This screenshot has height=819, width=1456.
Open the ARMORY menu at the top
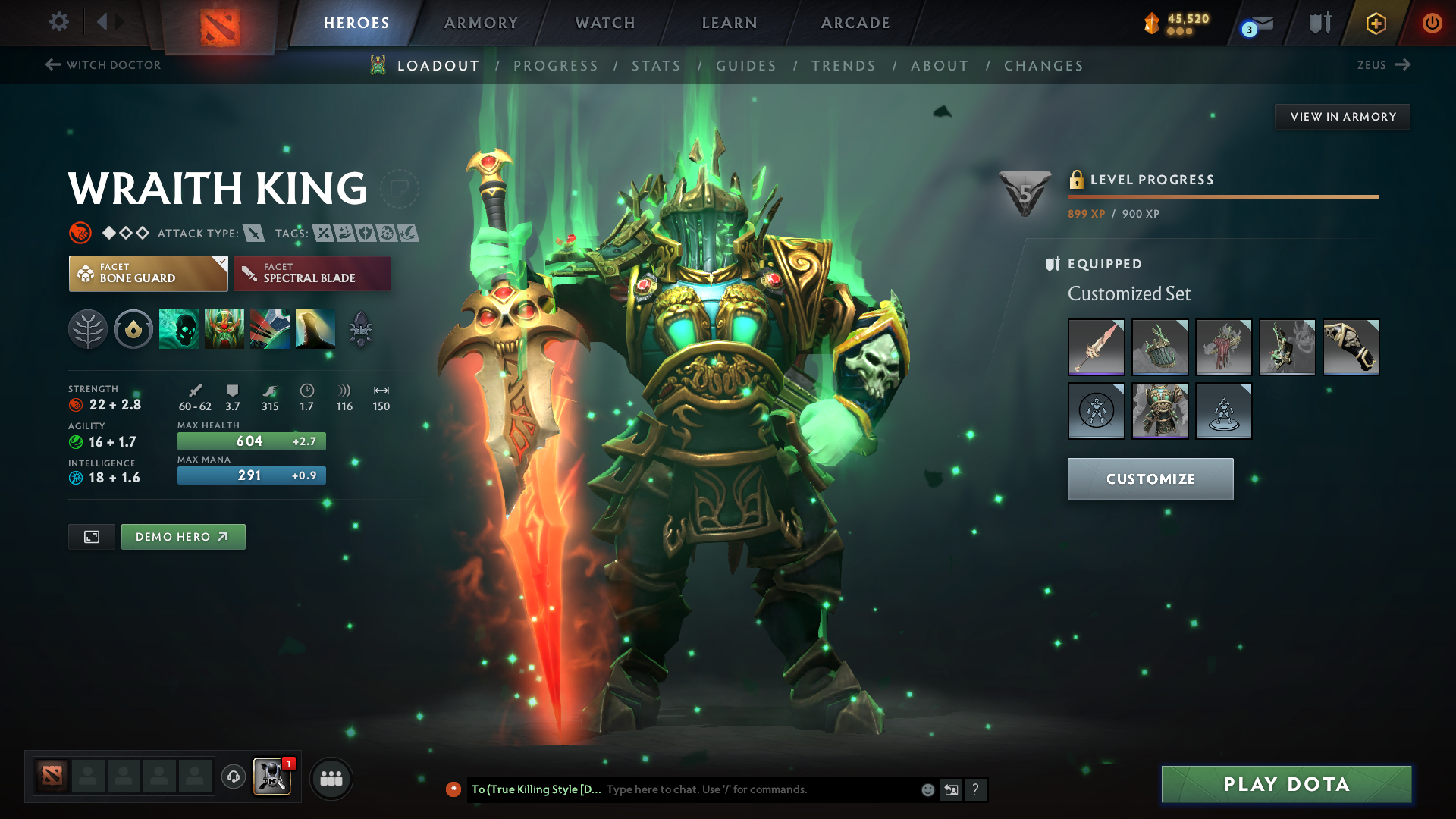481,23
